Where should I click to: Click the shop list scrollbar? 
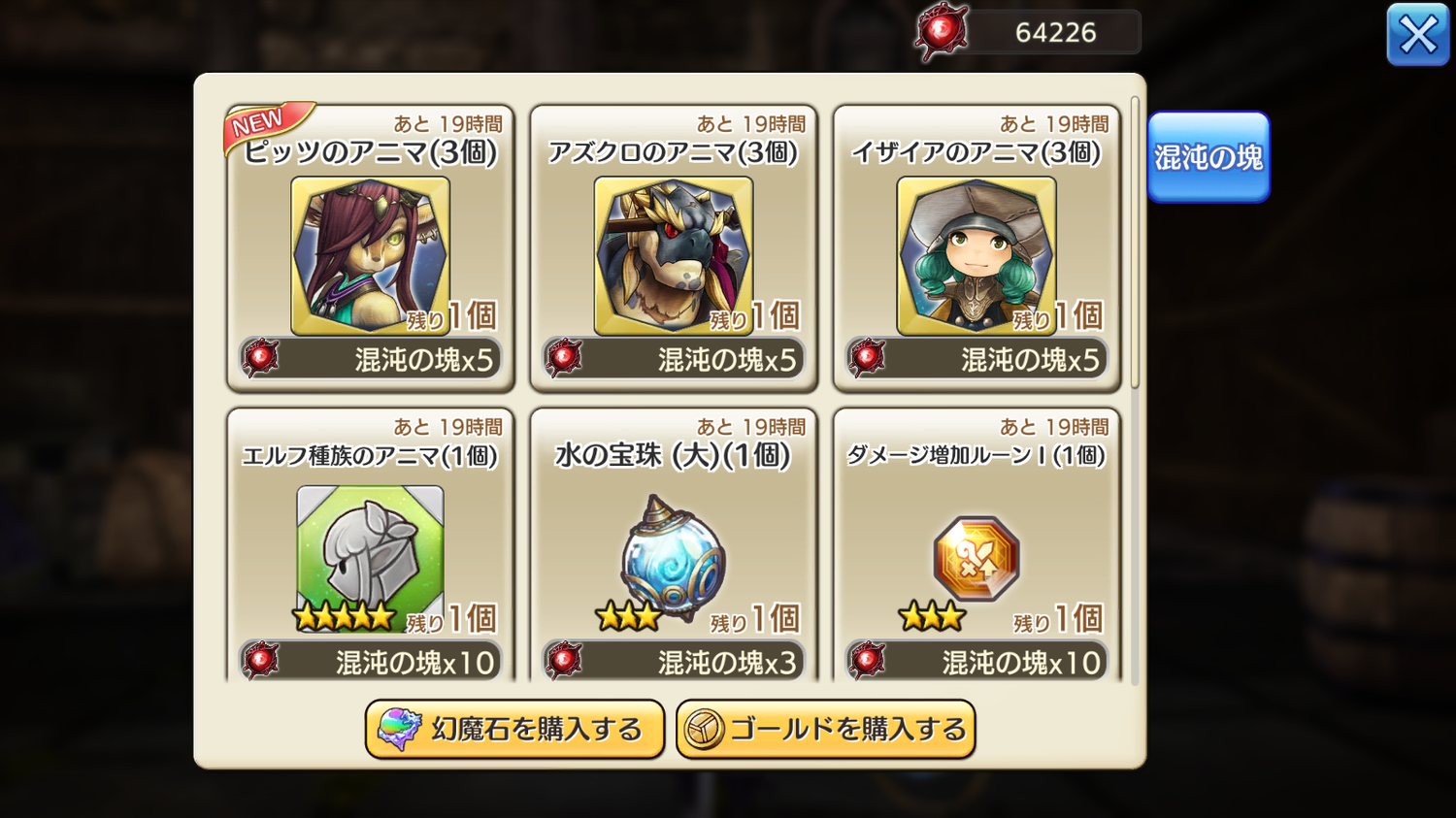tap(1135, 243)
